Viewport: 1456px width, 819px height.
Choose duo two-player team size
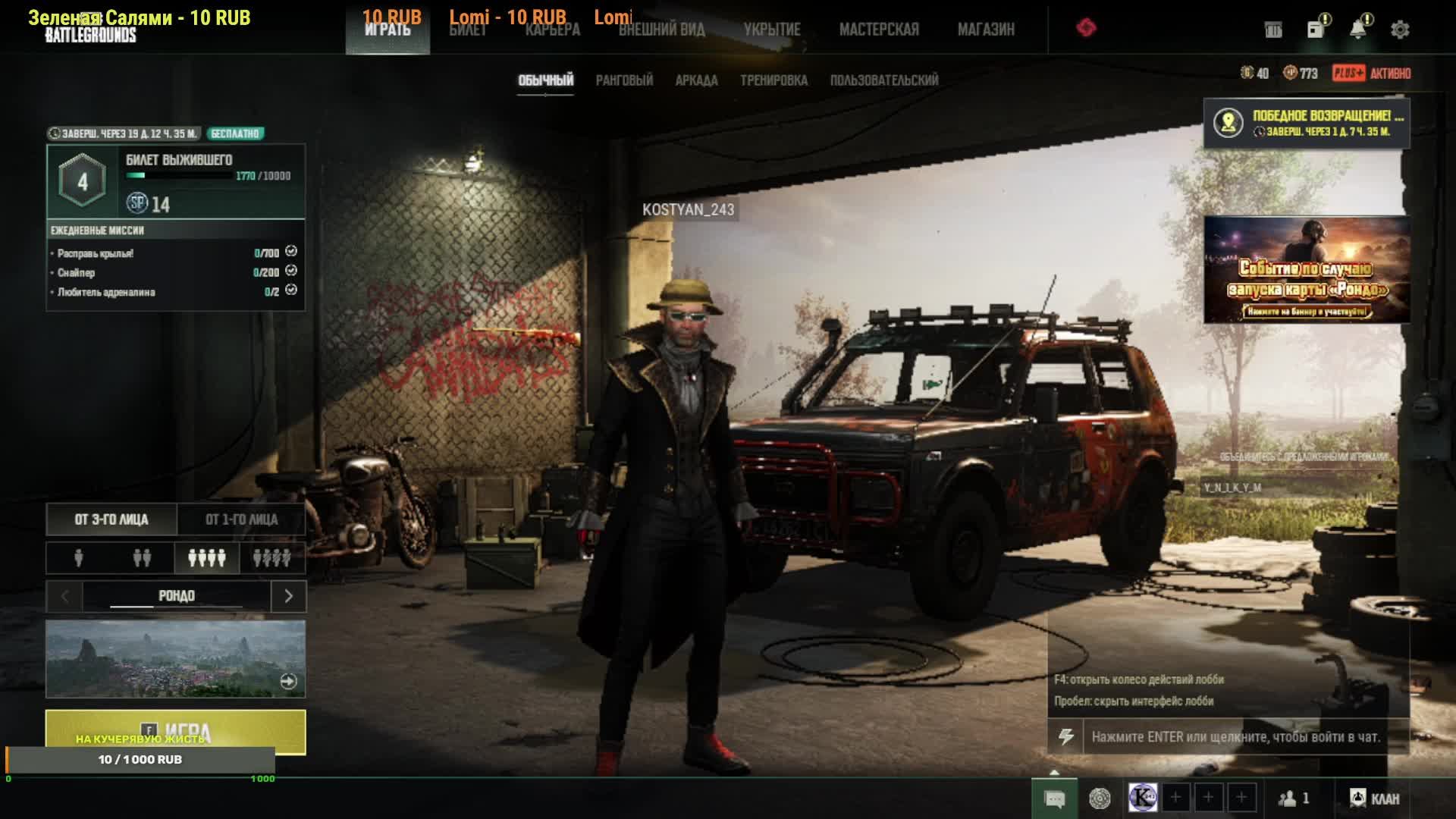(x=142, y=558)
